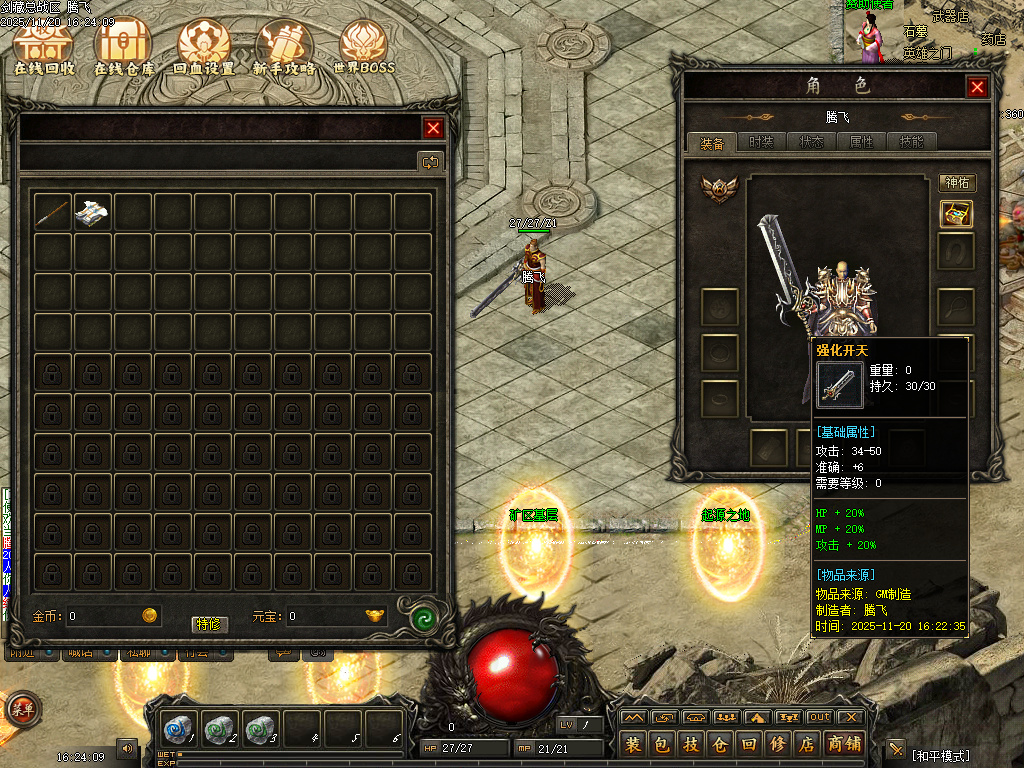Open the 世界BOSS panel
Viewport: 1024px width, 768px height.
click(364, 48)
